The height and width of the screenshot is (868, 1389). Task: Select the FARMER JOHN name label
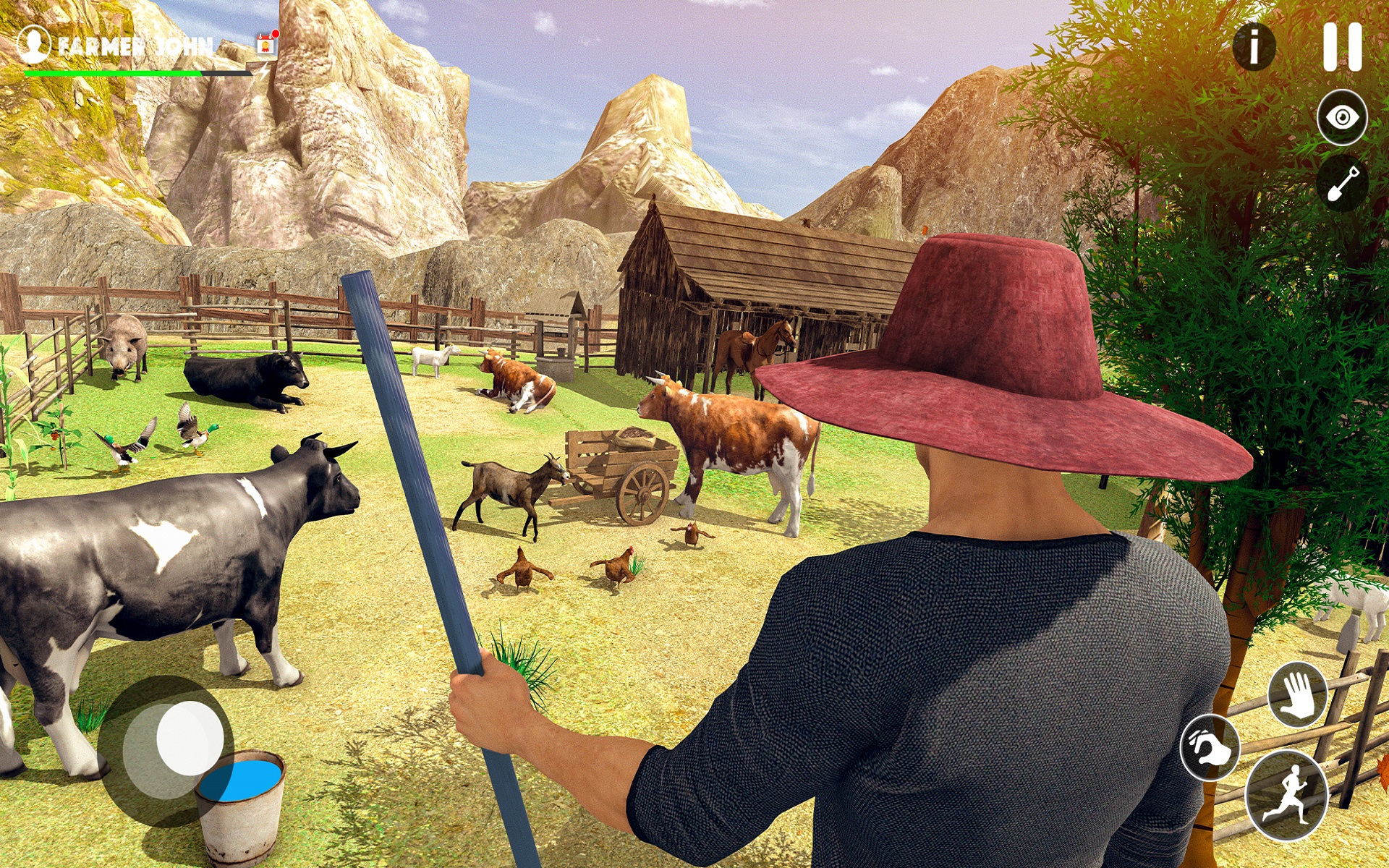[x=134, y=45]
